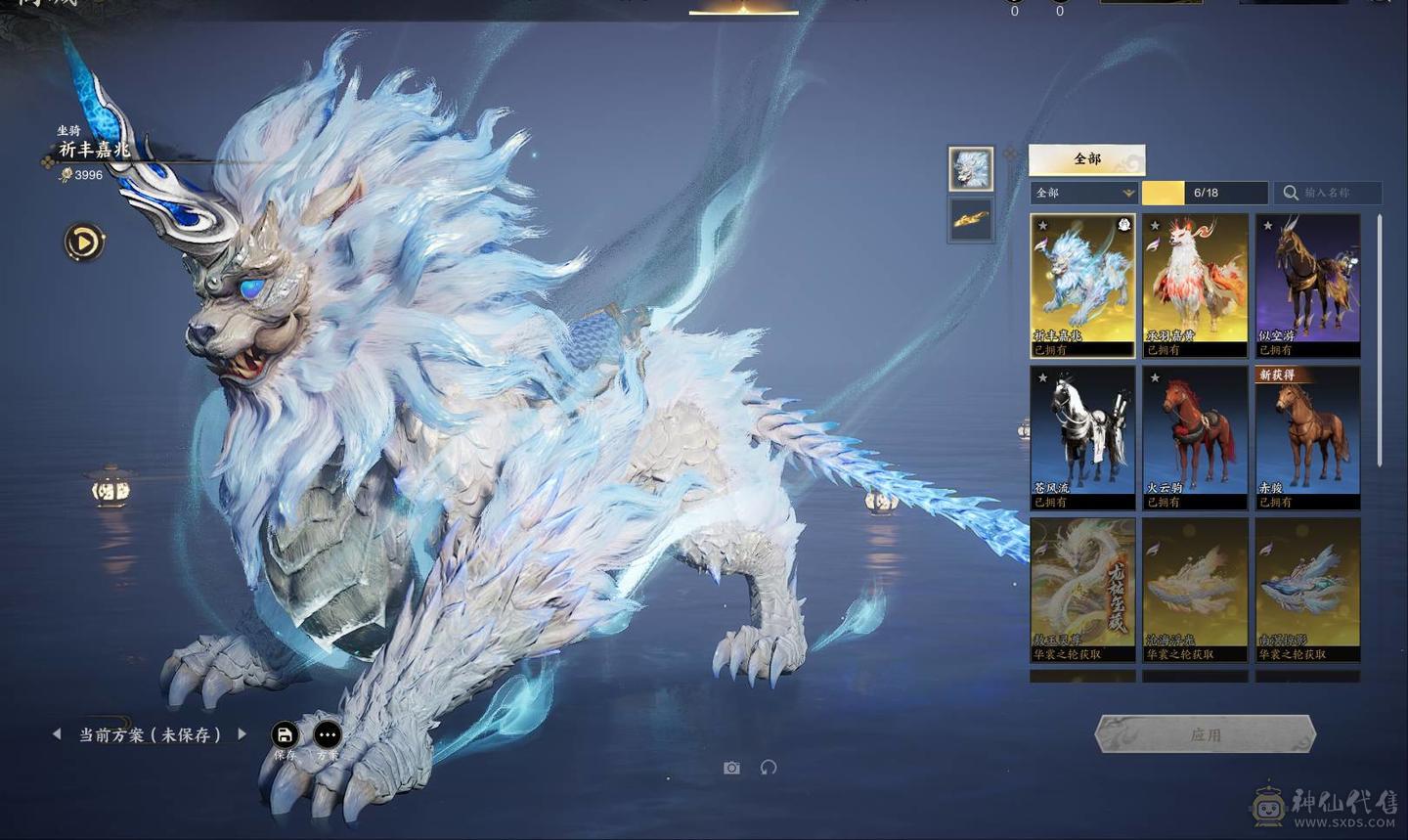
Task: Open the camera screenshot mode
Action: [731, 768]
